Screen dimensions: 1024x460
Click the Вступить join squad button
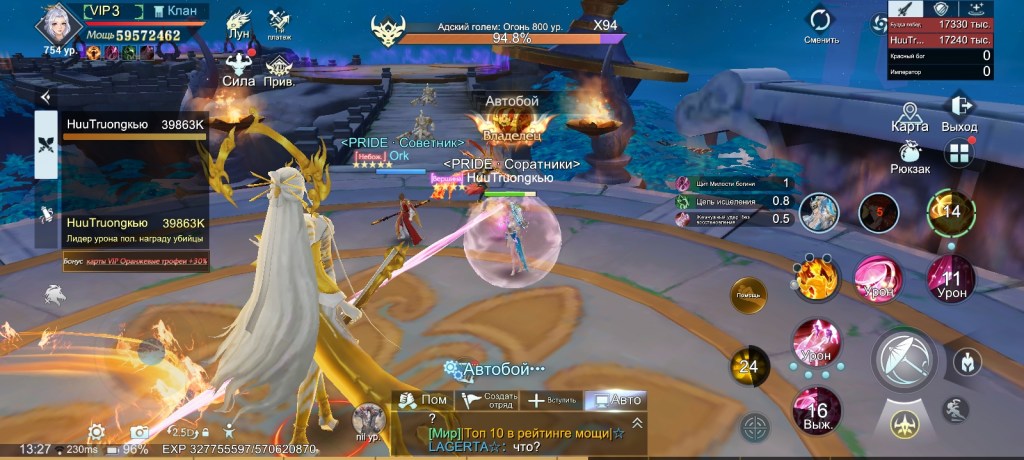coord(552,400)
